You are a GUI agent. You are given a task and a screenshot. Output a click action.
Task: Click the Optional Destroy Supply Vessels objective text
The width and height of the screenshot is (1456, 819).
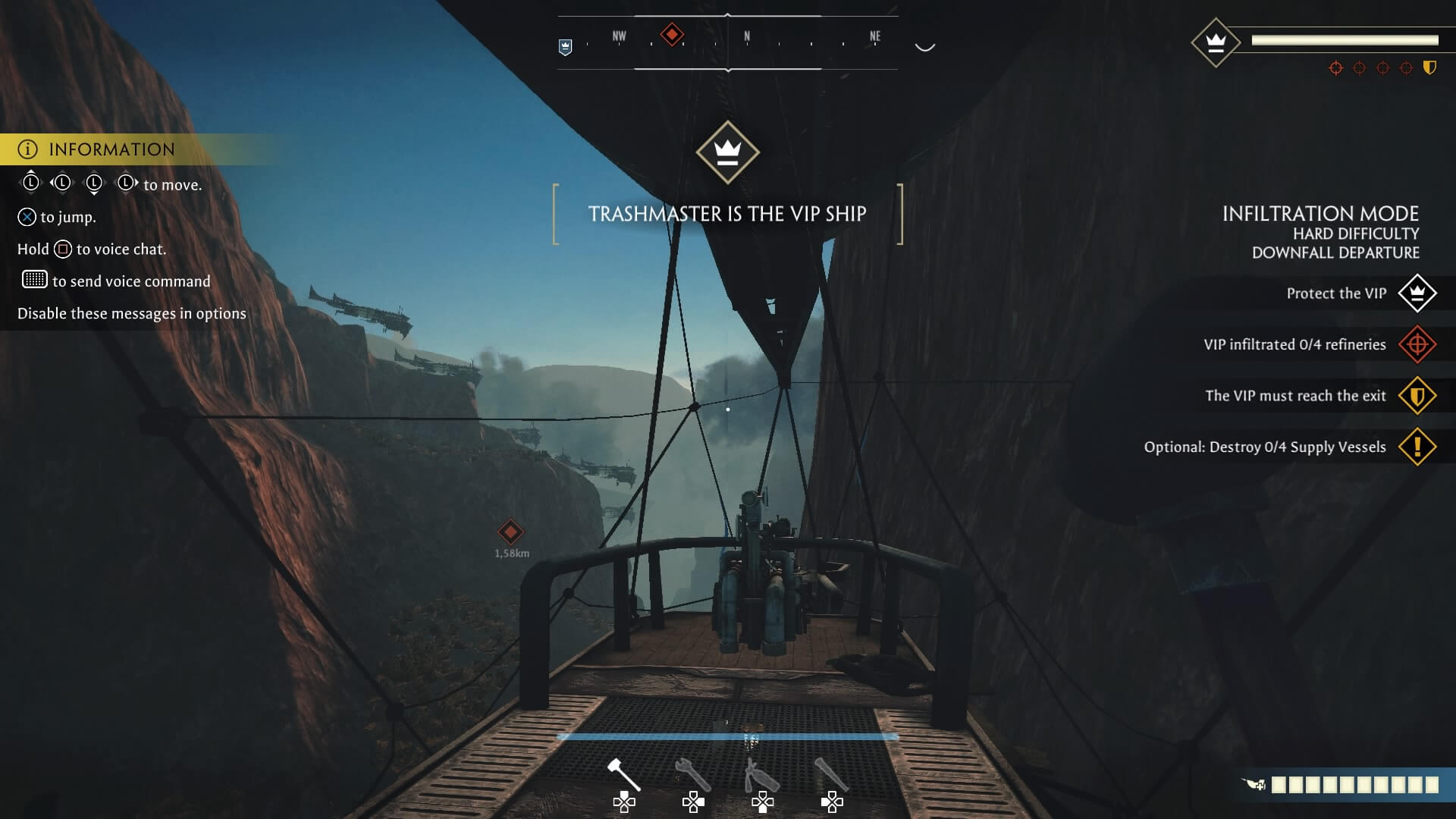point(1265,447)
